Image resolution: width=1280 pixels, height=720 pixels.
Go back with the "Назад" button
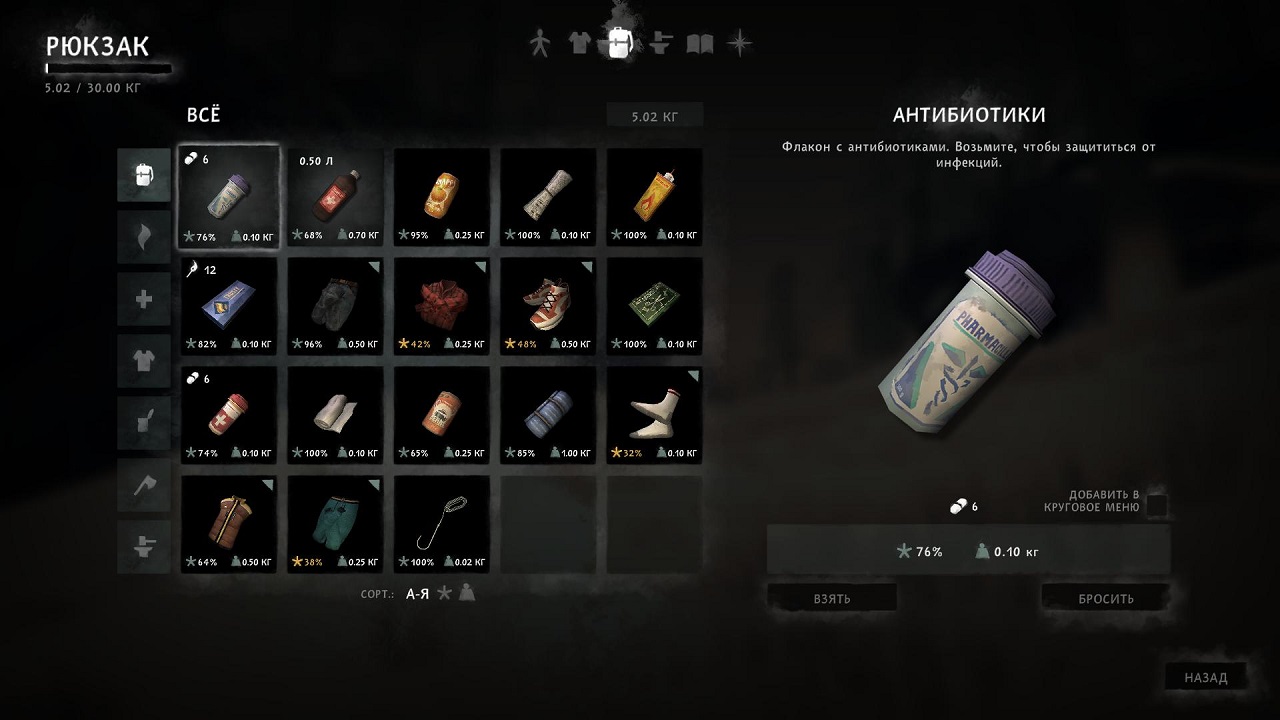tap(1205, 677)
